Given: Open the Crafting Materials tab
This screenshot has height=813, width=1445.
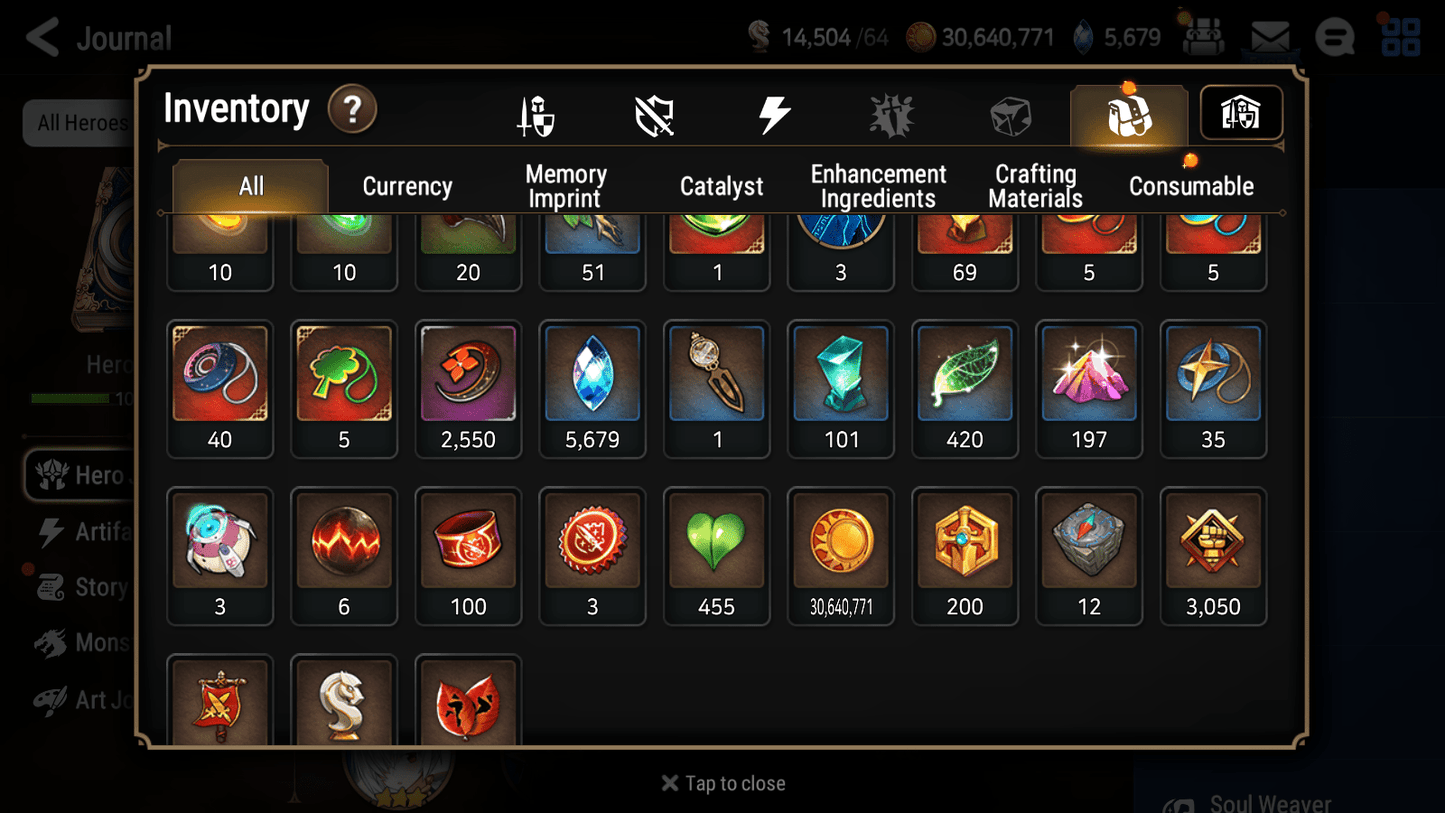Looking at the screenshot, I should click(1035, 185).
